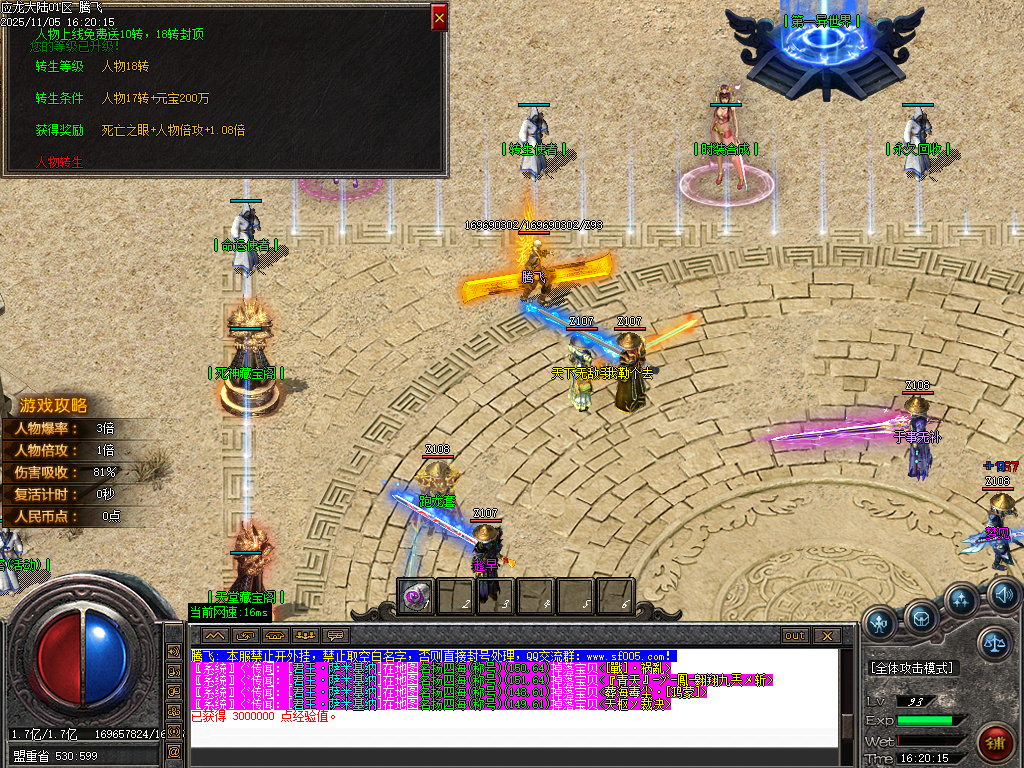Open the red 铺 shop button

point(996,742)
